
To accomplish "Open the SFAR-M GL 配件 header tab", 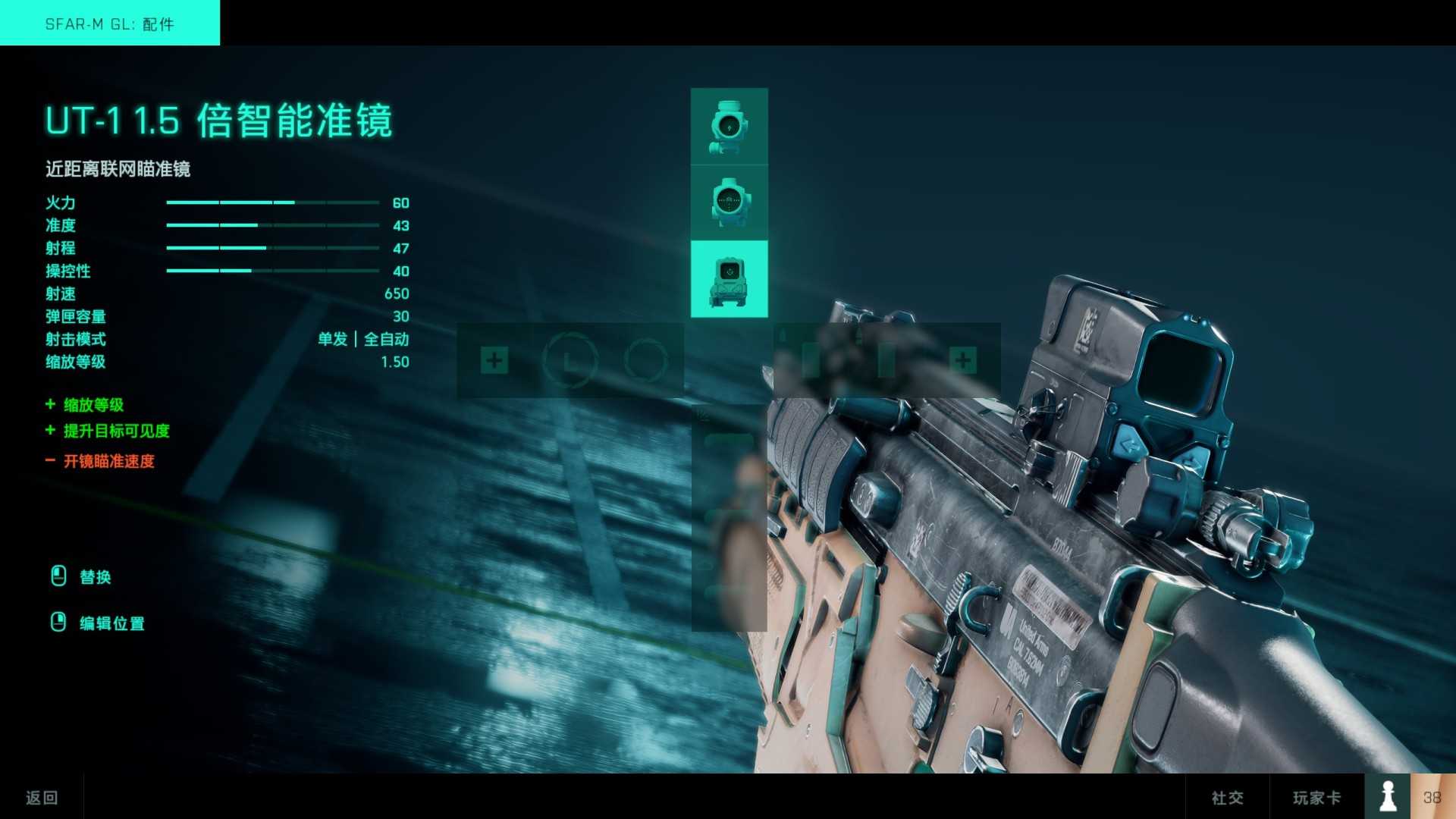I will 109,24.
